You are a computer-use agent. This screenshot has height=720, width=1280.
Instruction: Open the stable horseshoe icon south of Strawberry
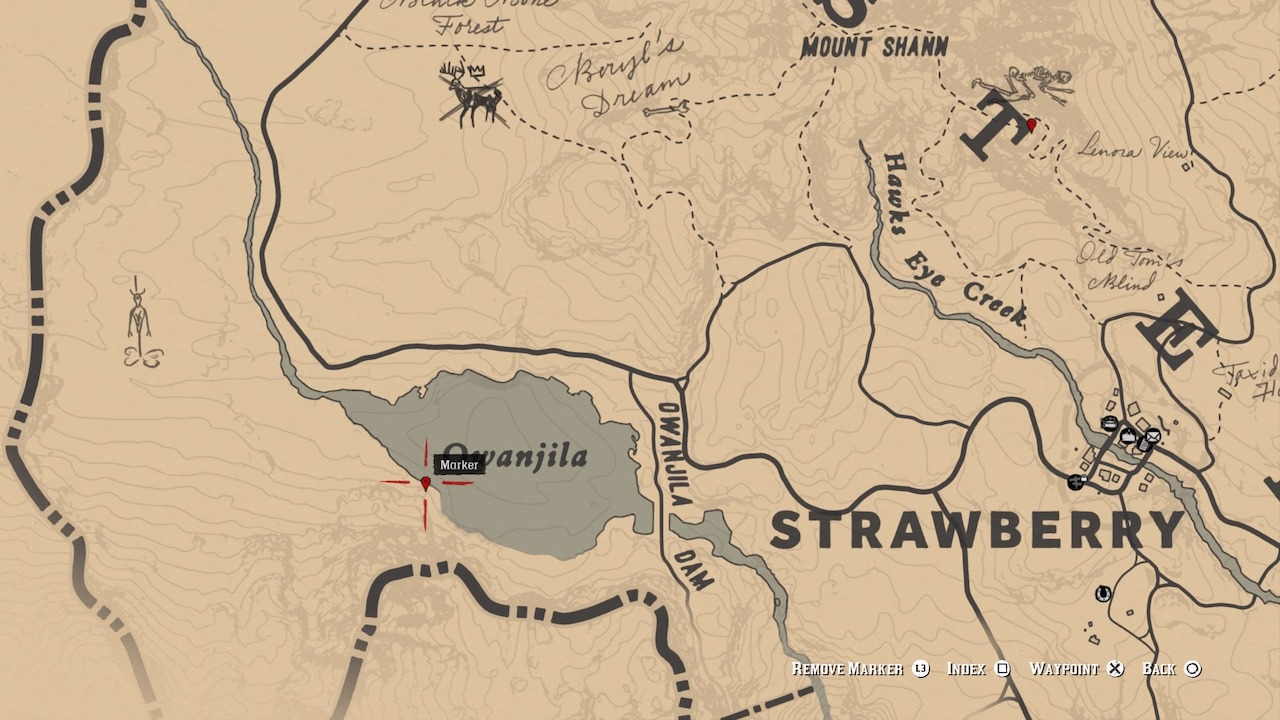coord(1102,594)
